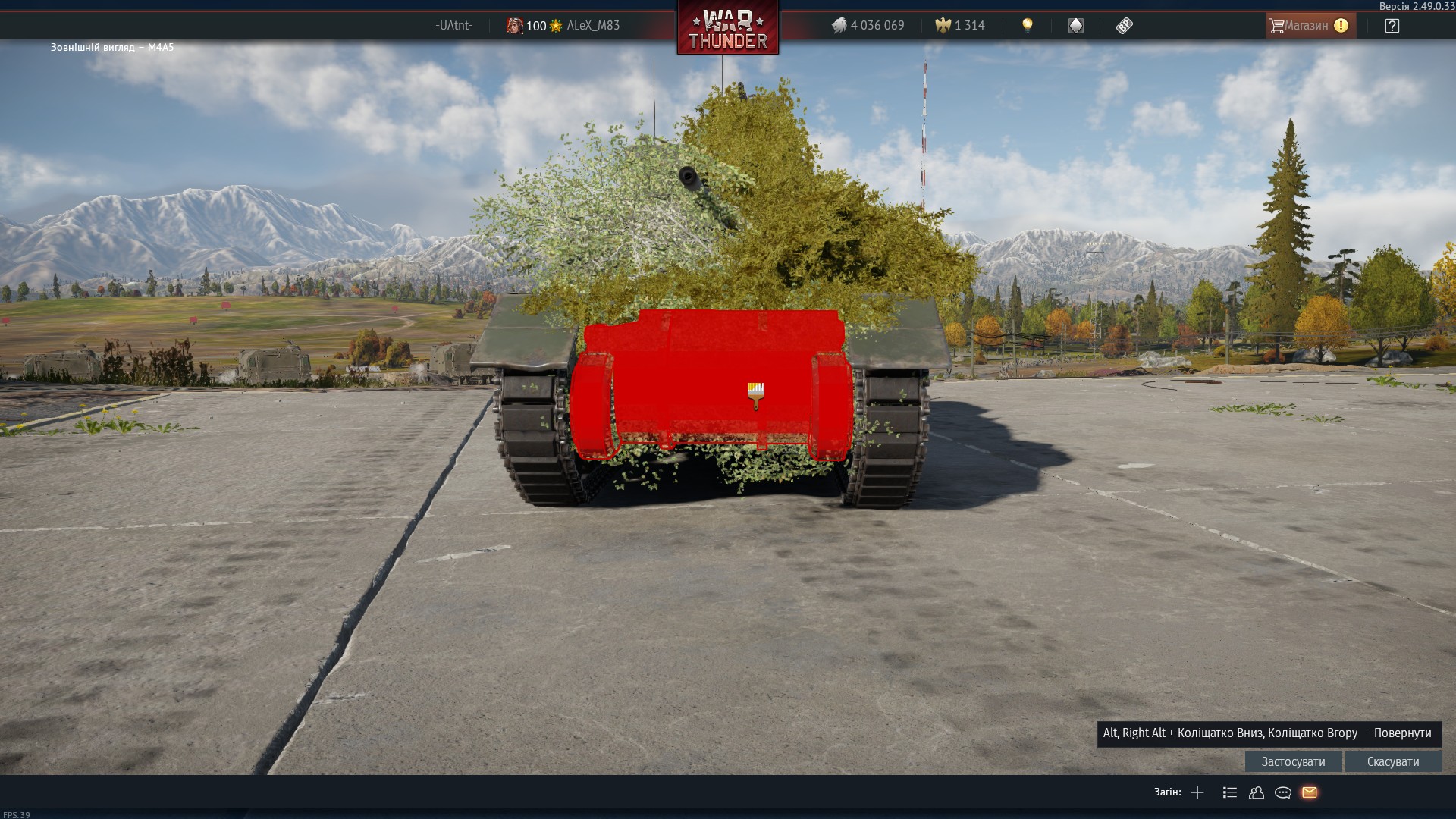
Task: Open the ALeX_M83 player profile
Action: coord(592,26)
